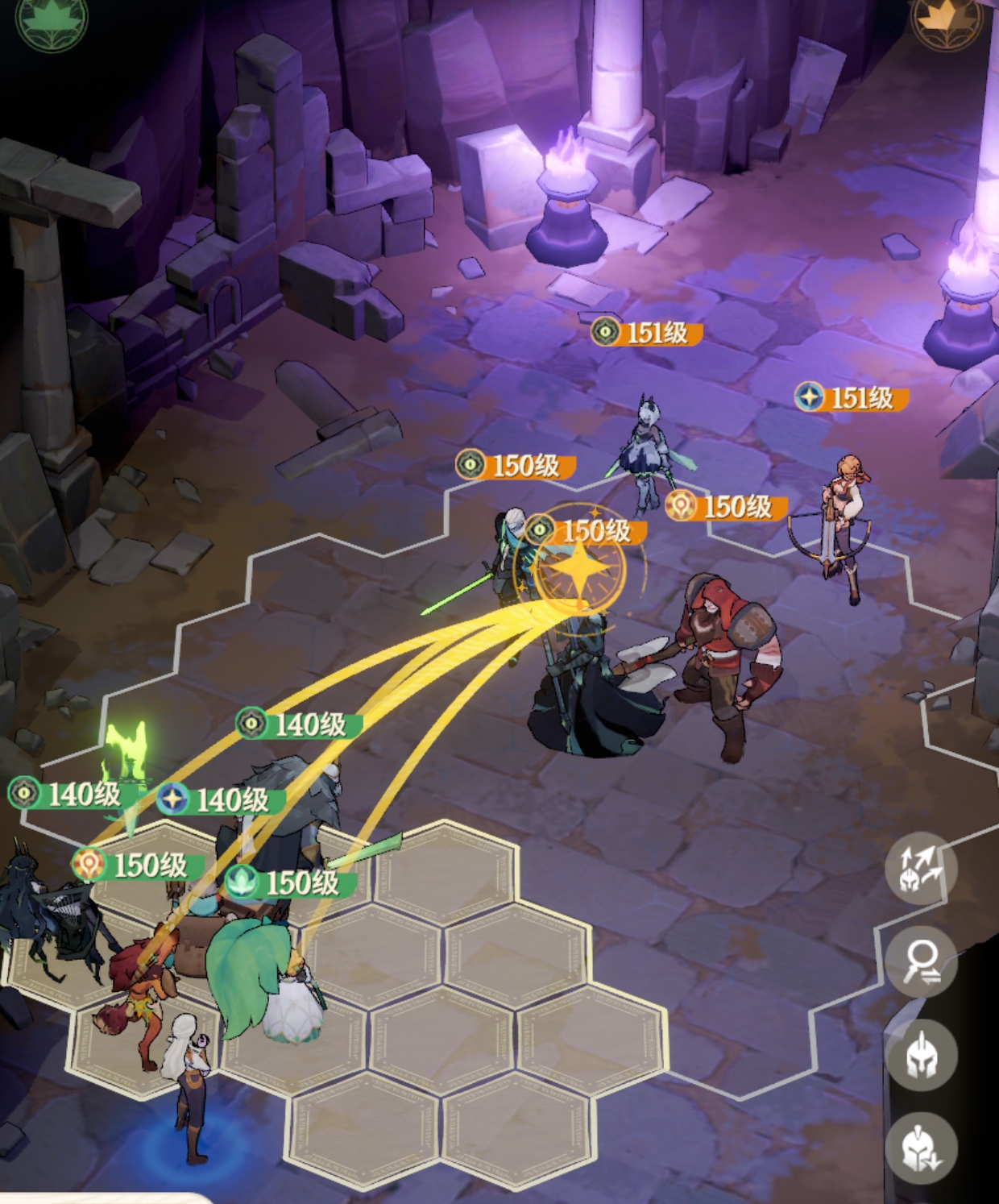Open the magnifier swap view button
Viewport: 999px width, 1204px height.
click(921, 962)
